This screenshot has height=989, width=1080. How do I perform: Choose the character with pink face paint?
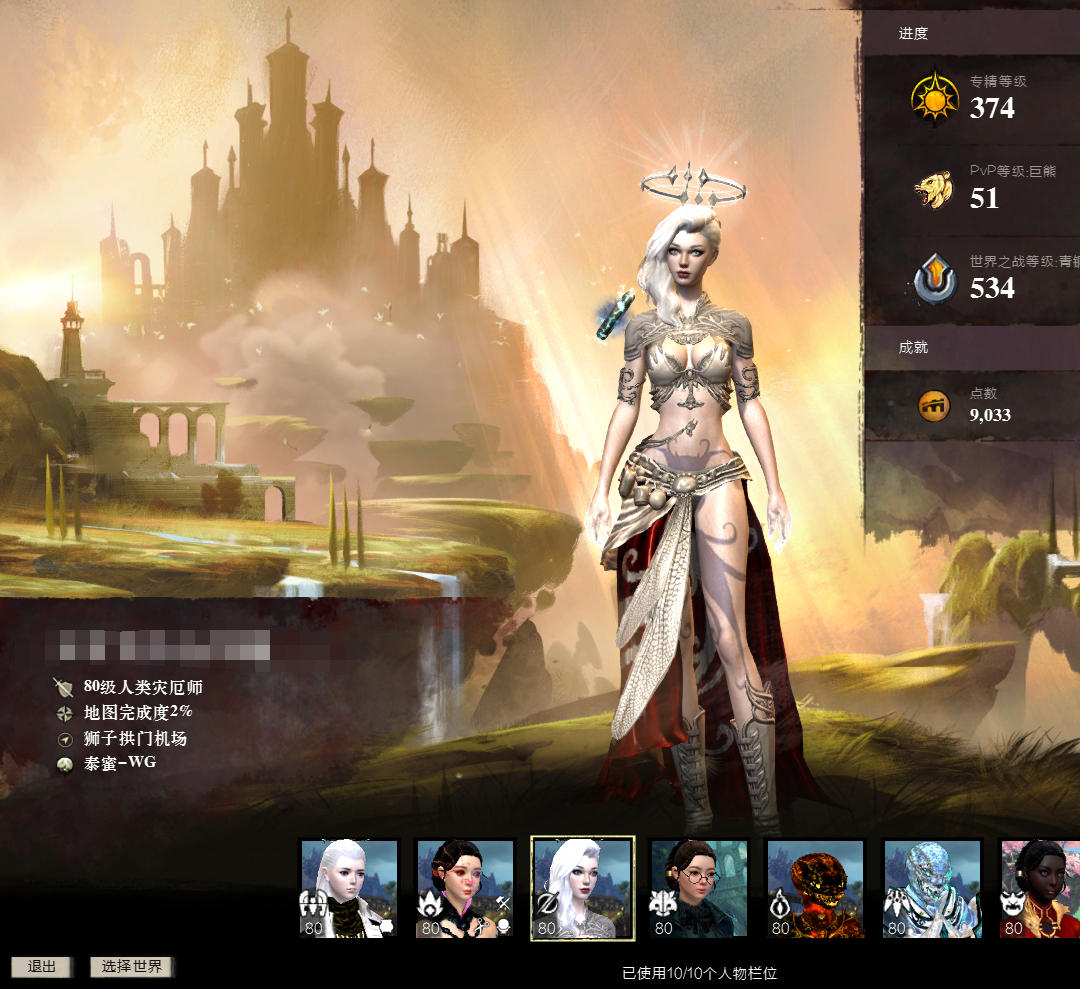click(465, 888)
